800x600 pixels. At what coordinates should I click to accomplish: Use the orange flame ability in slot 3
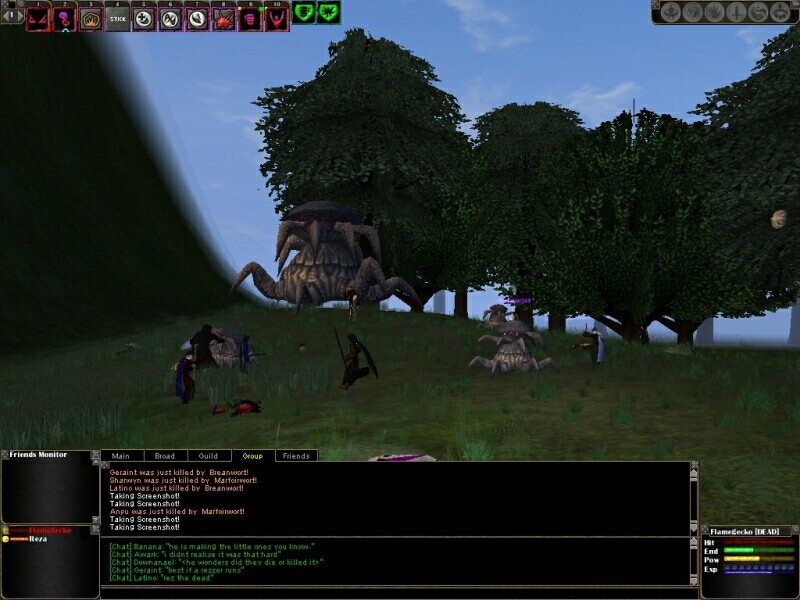(92, 19)
